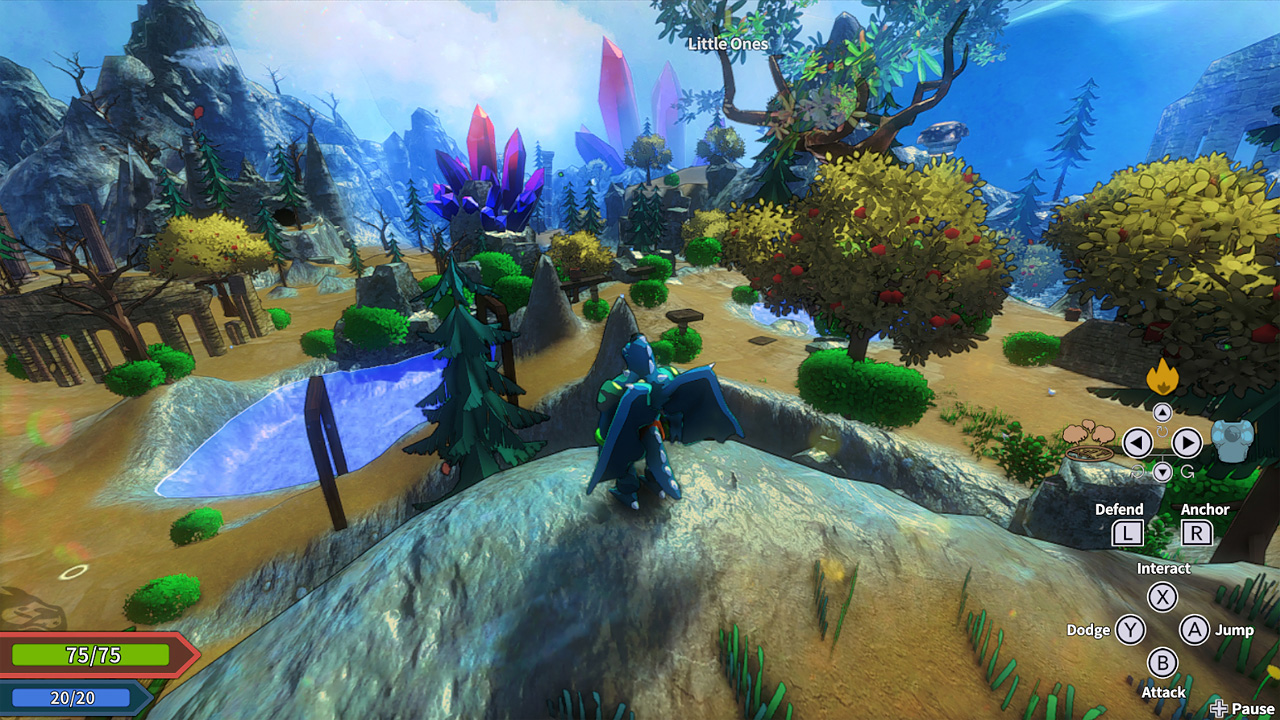
Task: Click the counter-clockwise rotate icon below the d-pad
Action: click(1138, 471)
